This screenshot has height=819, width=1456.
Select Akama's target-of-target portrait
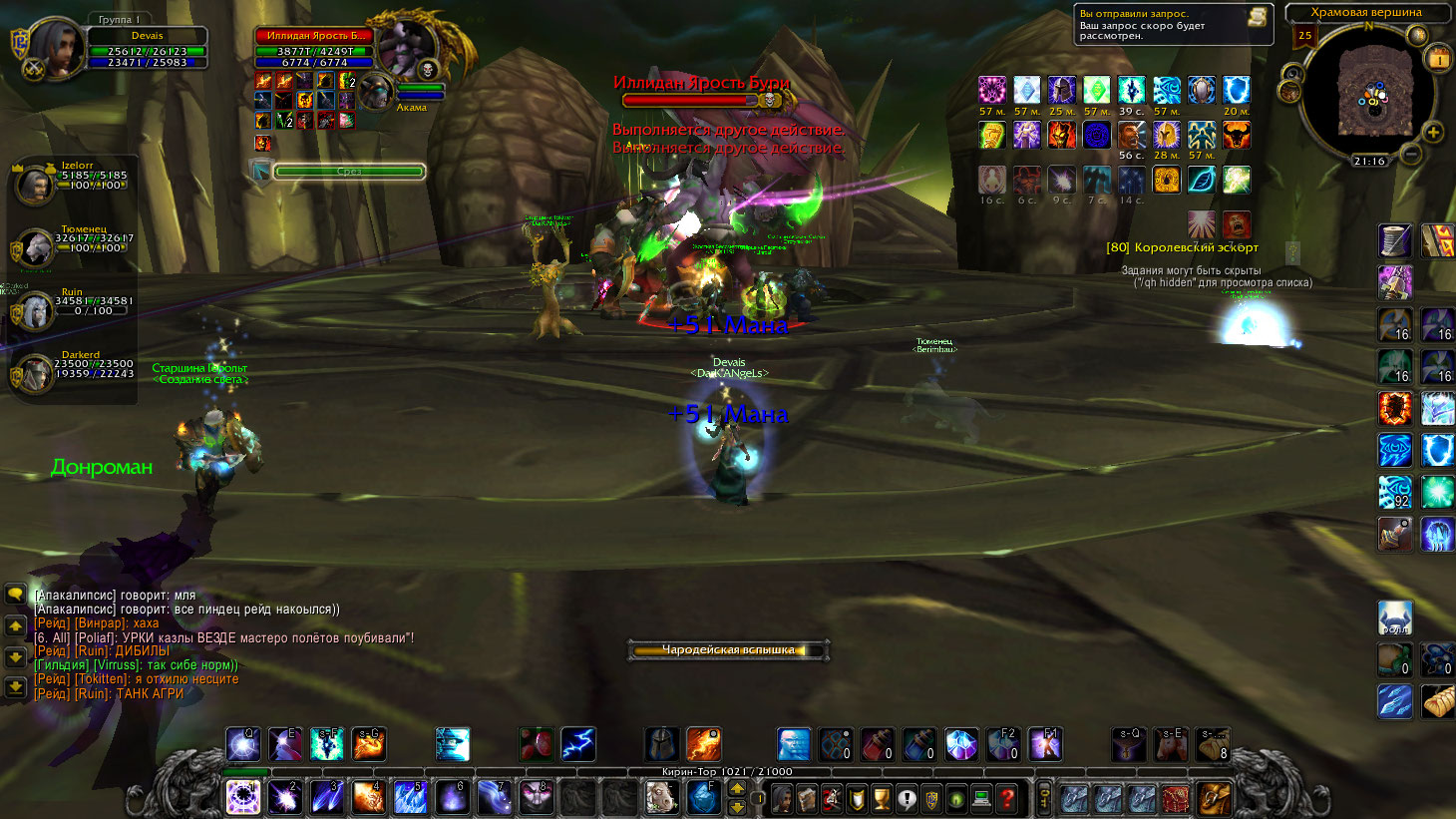(x=377, y=92)
